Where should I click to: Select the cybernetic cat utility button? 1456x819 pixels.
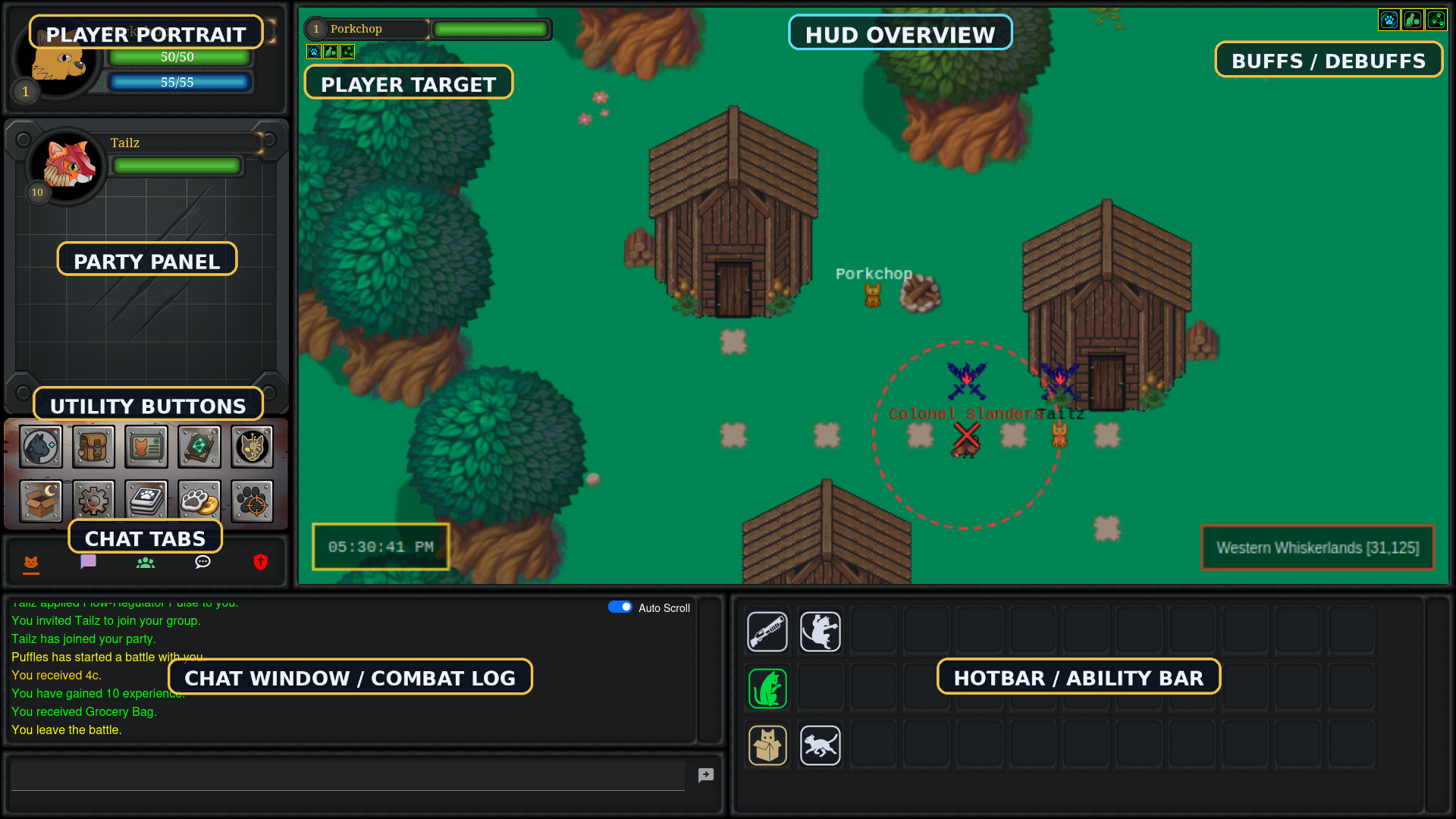click(251, 447)
